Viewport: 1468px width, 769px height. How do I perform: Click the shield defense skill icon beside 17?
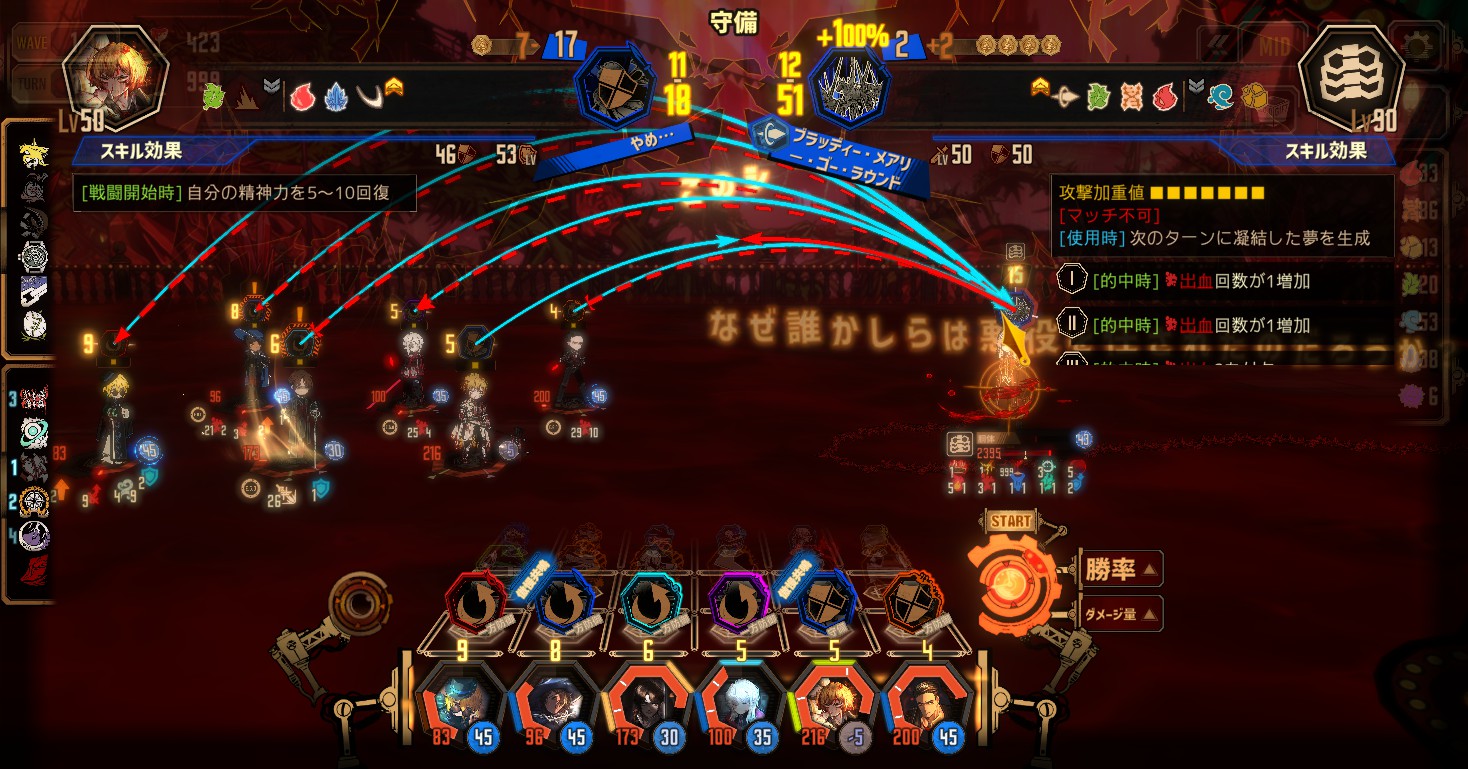click(x=618, y=88)
